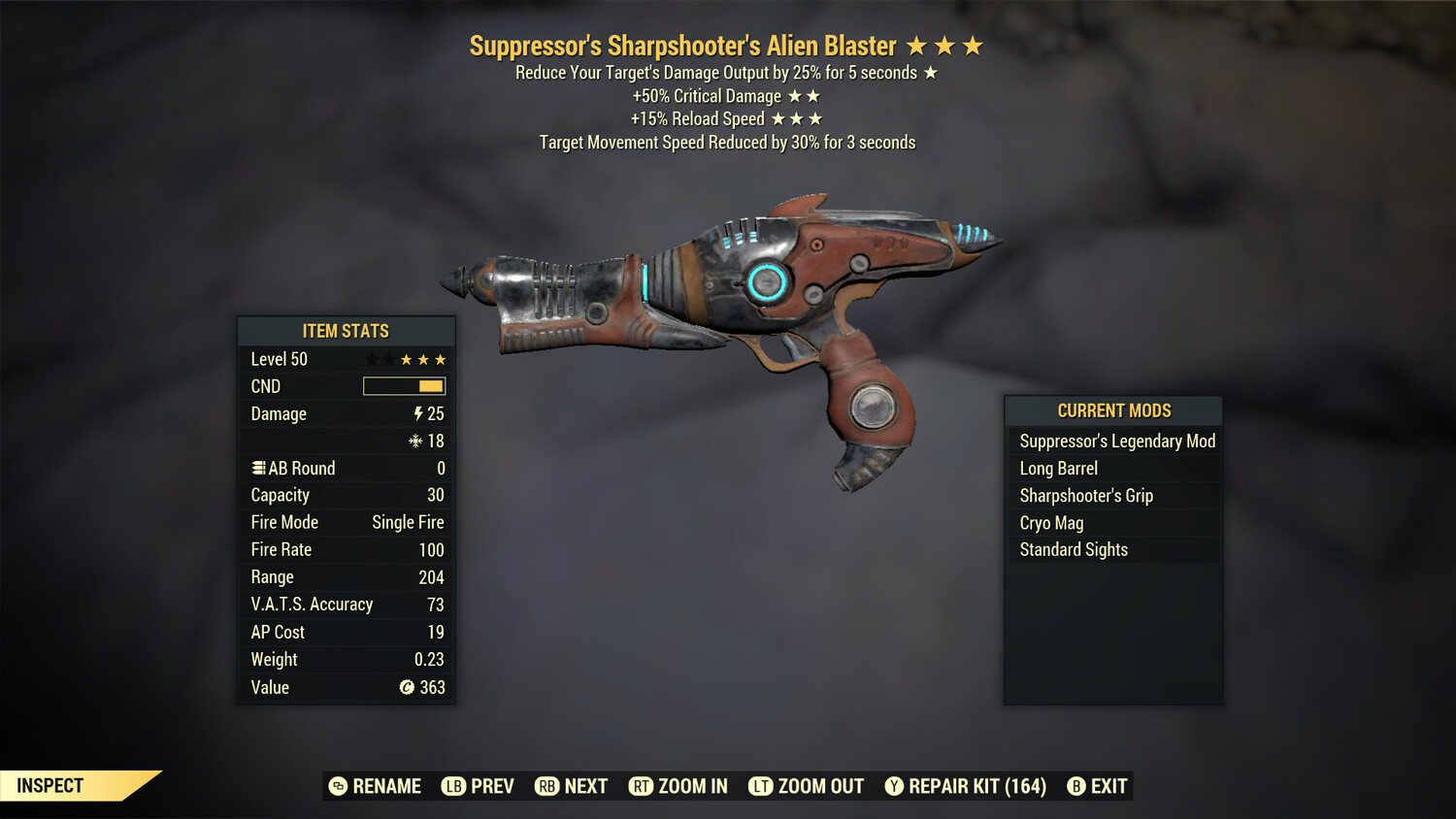This screenshot has width=1456, height=819.
Task: Expand the Current Mods panel header
Action: tap(1112, 410)
